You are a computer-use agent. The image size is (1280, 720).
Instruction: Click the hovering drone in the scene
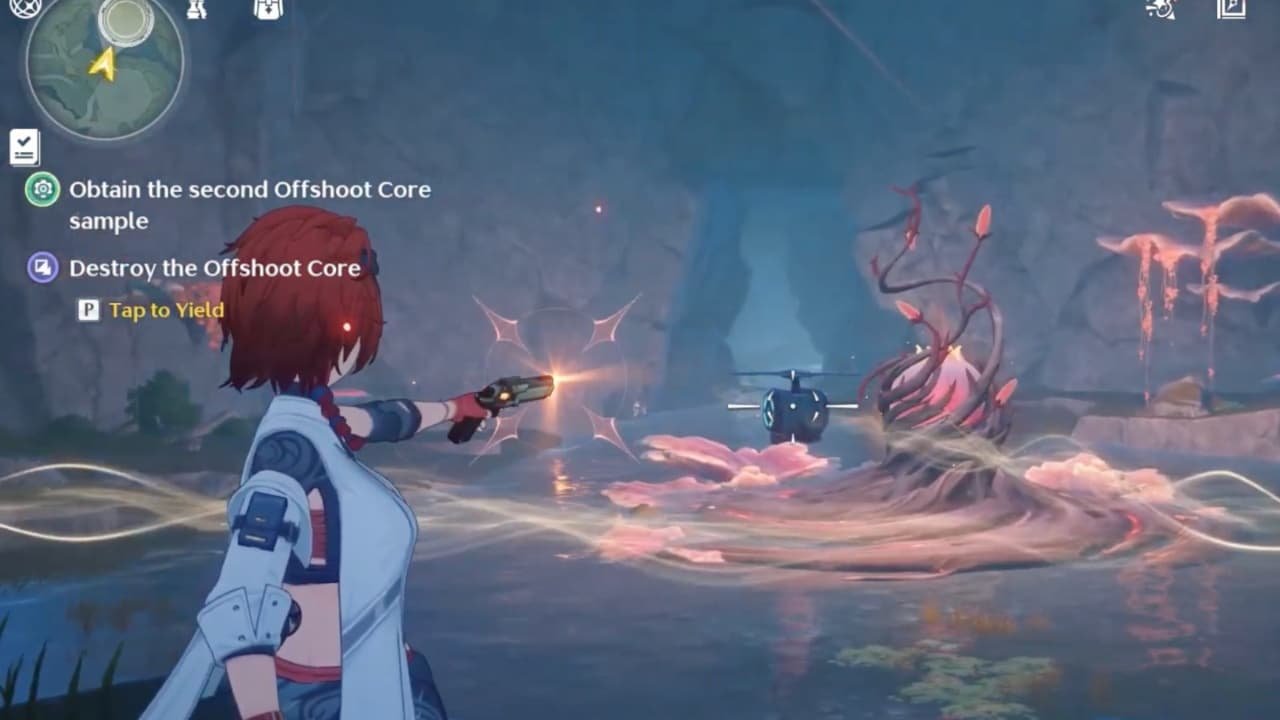(x=793, y=406)
